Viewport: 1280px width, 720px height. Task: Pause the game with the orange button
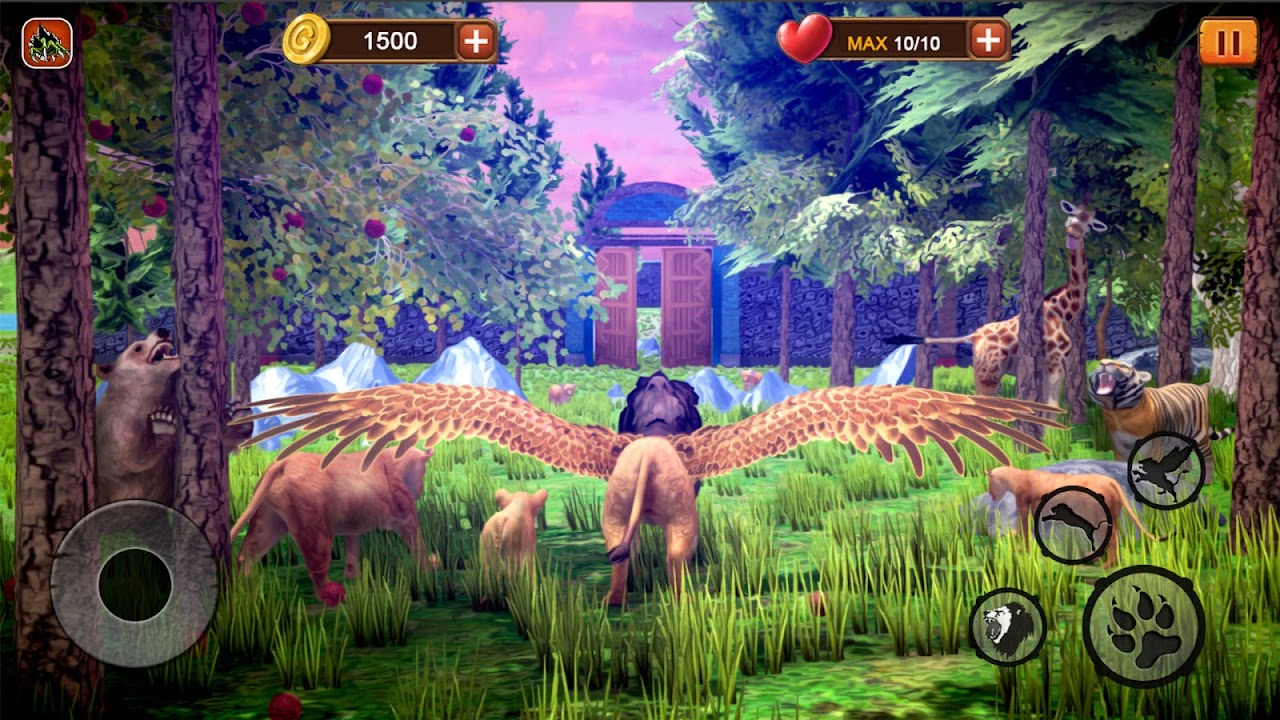(x=1227, y=42)
